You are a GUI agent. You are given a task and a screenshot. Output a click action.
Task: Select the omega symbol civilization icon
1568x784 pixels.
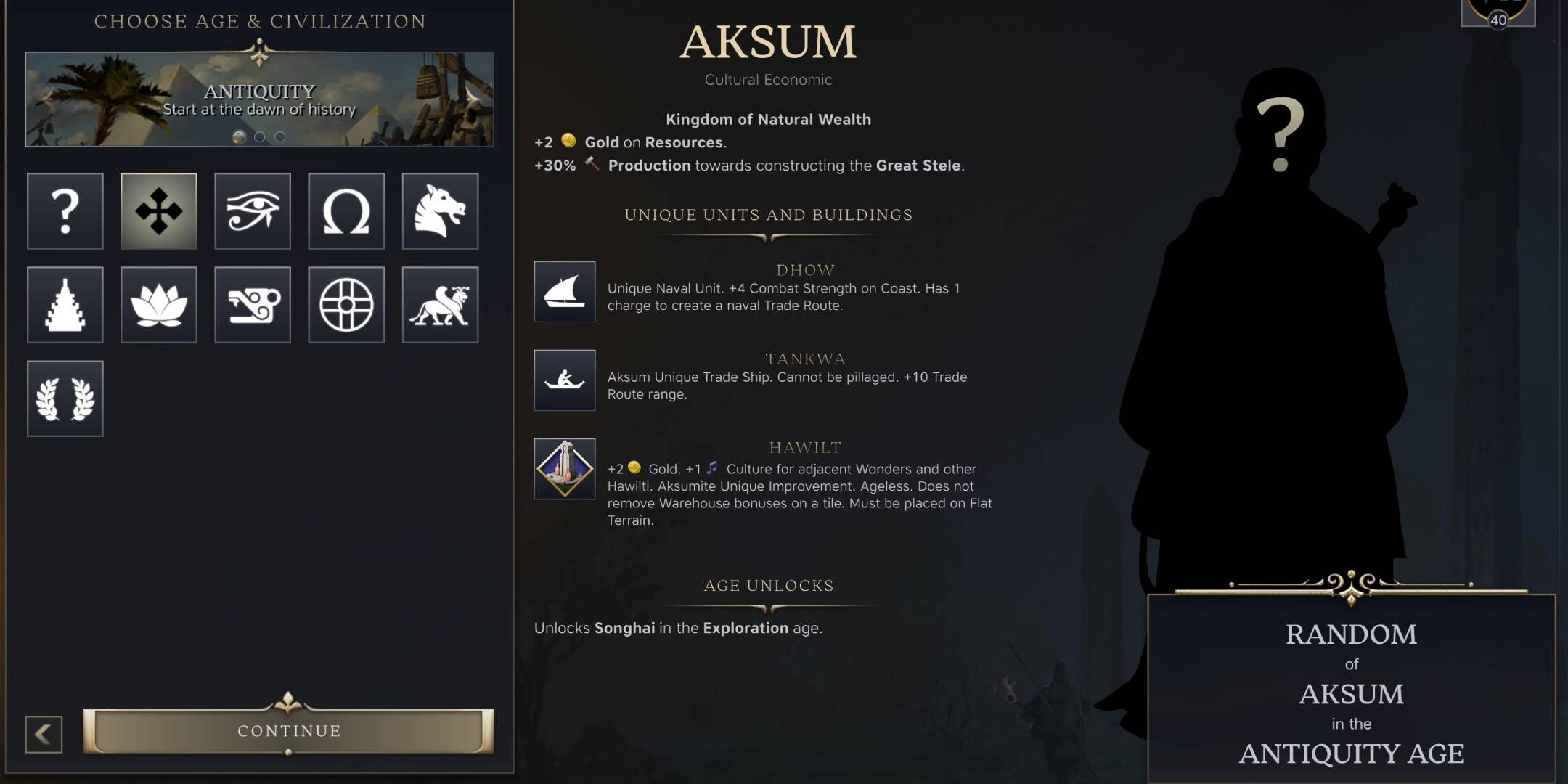coord(346,211)
